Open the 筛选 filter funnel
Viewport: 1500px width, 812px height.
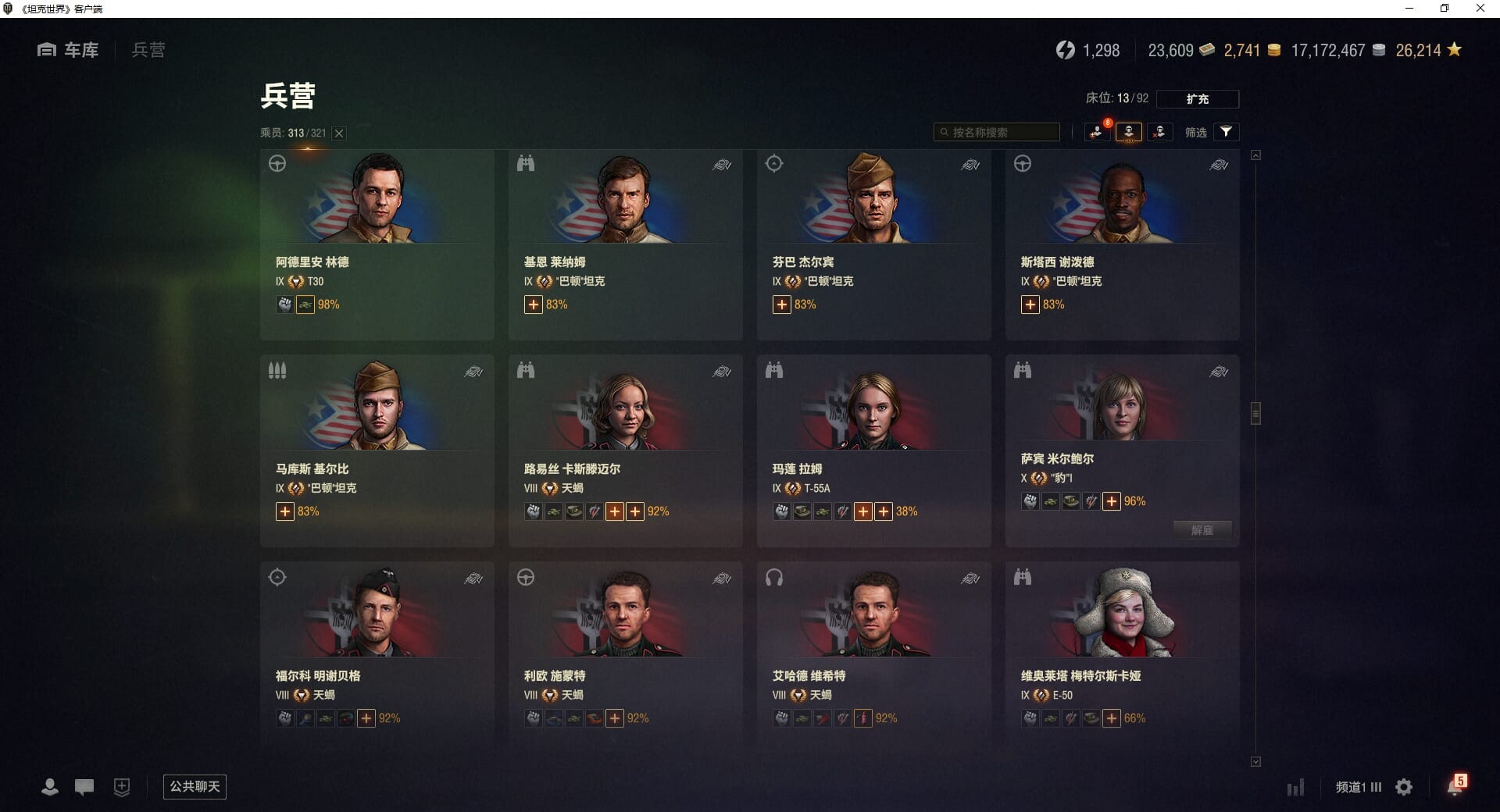click(1226, 132)
